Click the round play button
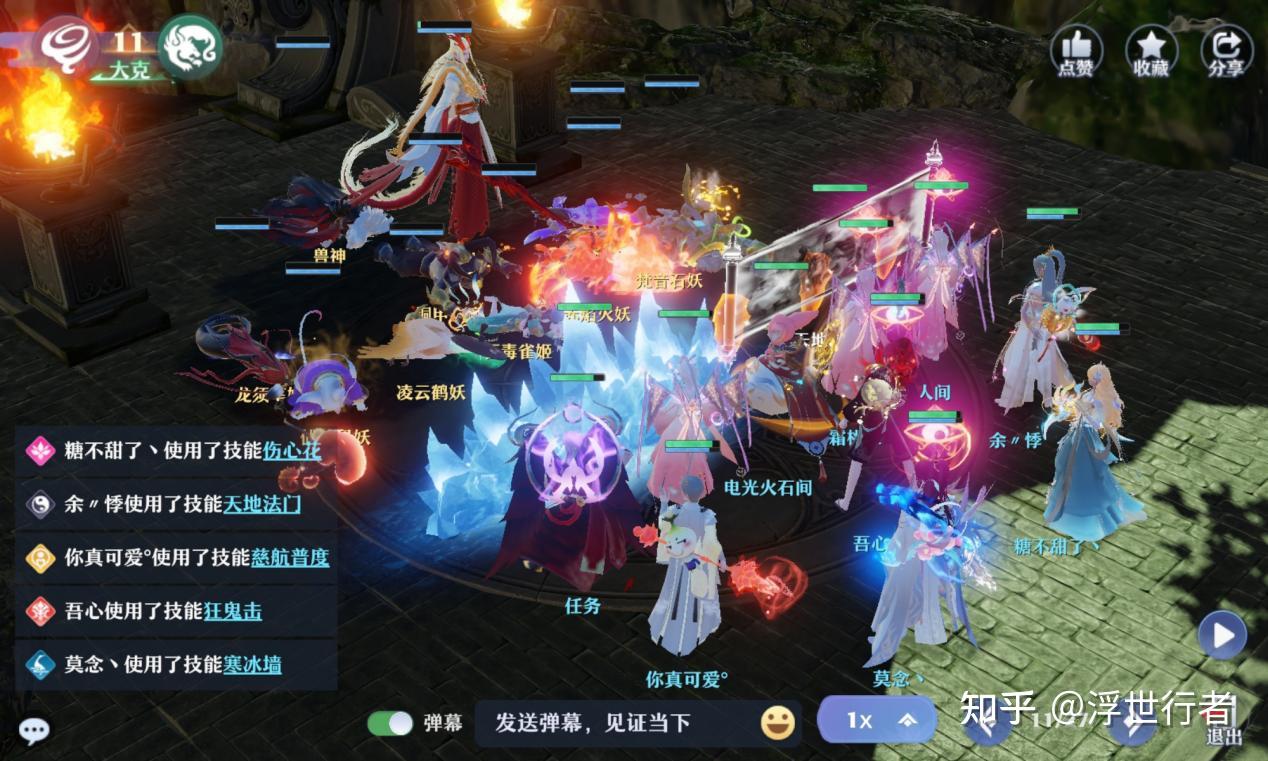 coord(1222,635)
